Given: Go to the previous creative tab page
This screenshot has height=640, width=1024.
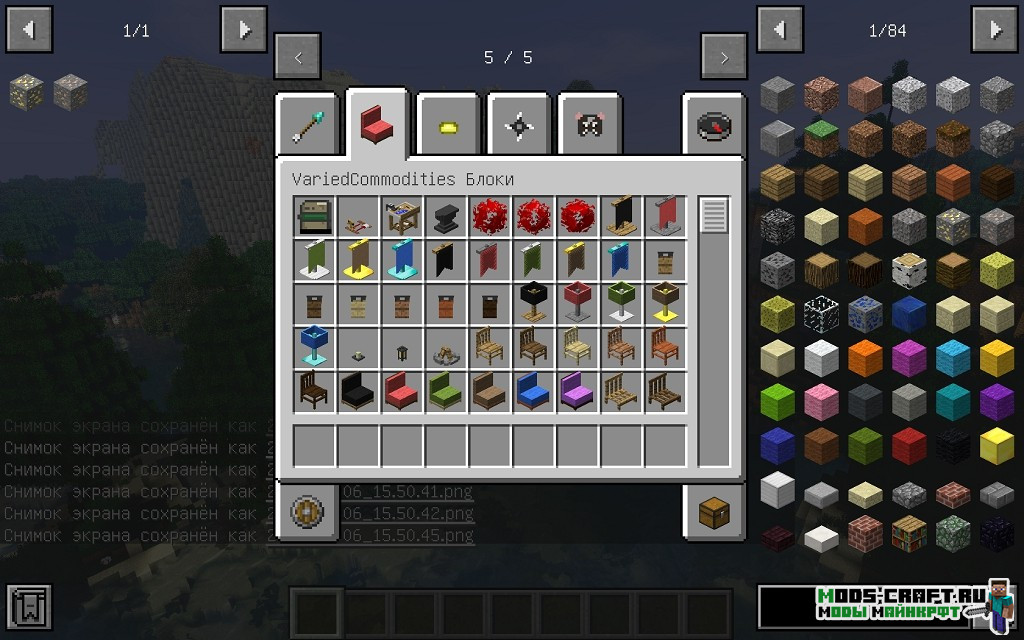Looking at the screenshot, I should click(297, 57).
